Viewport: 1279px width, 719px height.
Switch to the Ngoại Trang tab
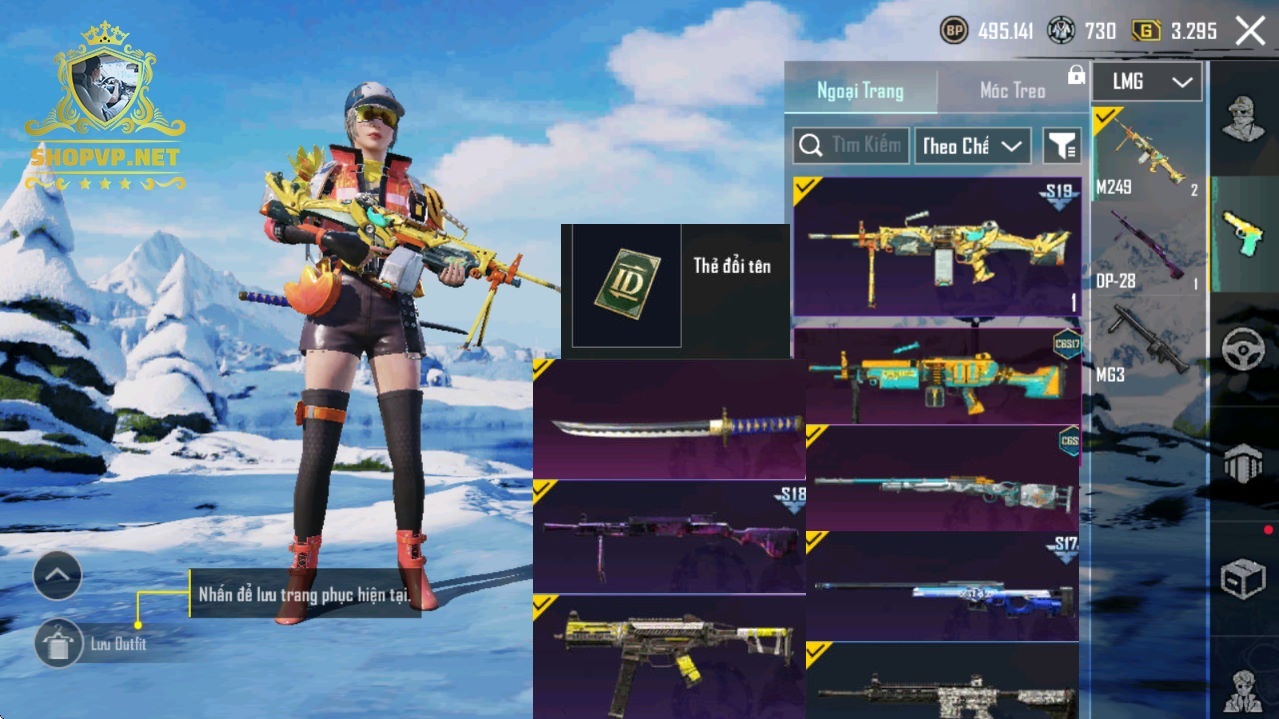point(860,91)
